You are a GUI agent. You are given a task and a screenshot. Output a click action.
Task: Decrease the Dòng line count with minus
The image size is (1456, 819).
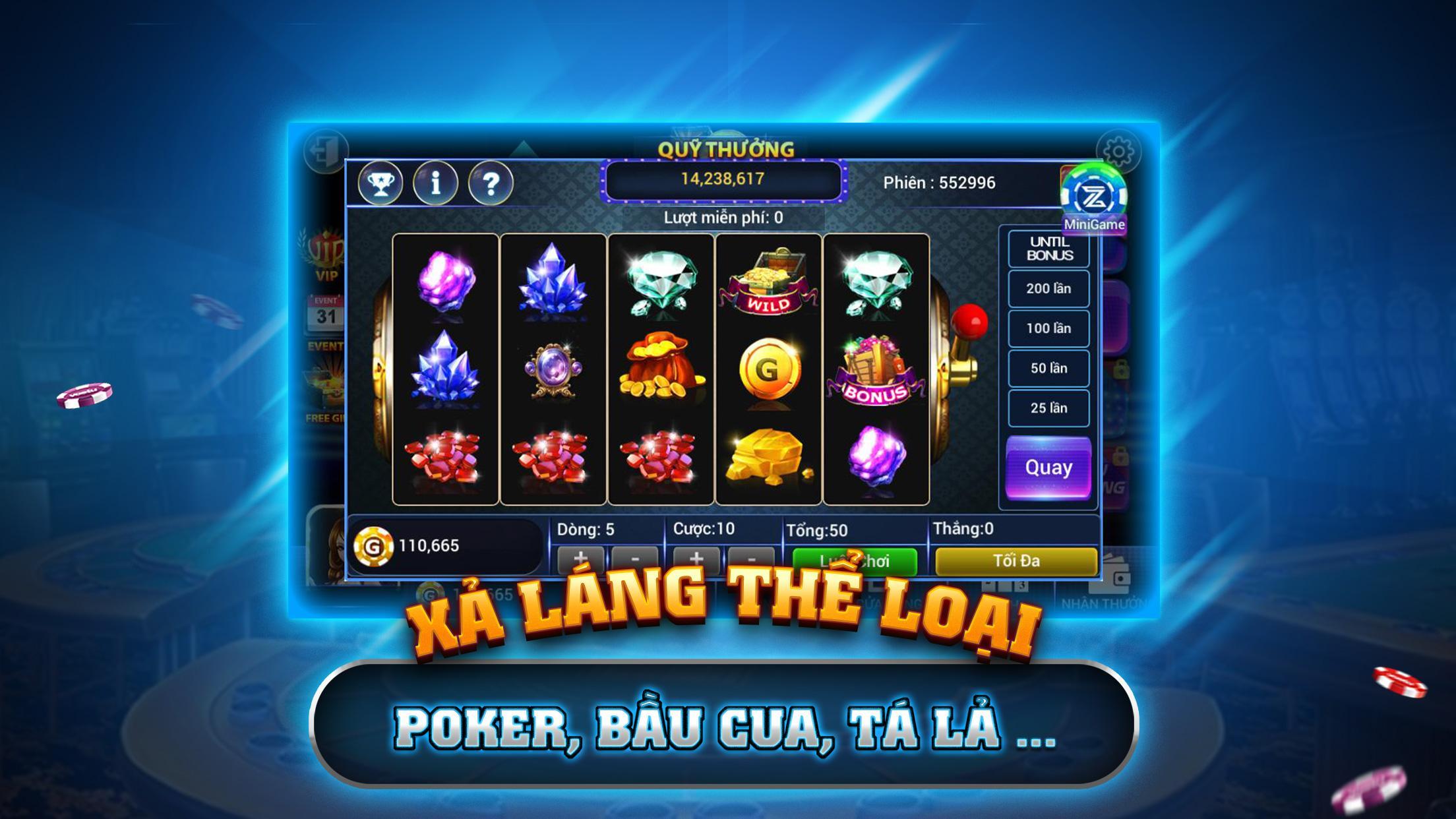coord(634,559)
